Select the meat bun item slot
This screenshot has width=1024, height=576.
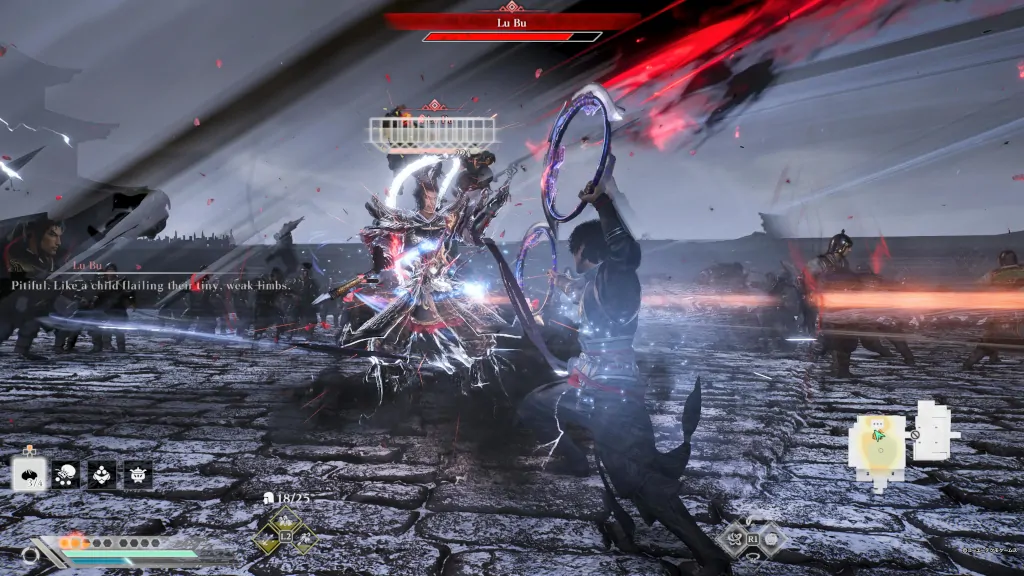pyautogui.click(x=29, y=474)
